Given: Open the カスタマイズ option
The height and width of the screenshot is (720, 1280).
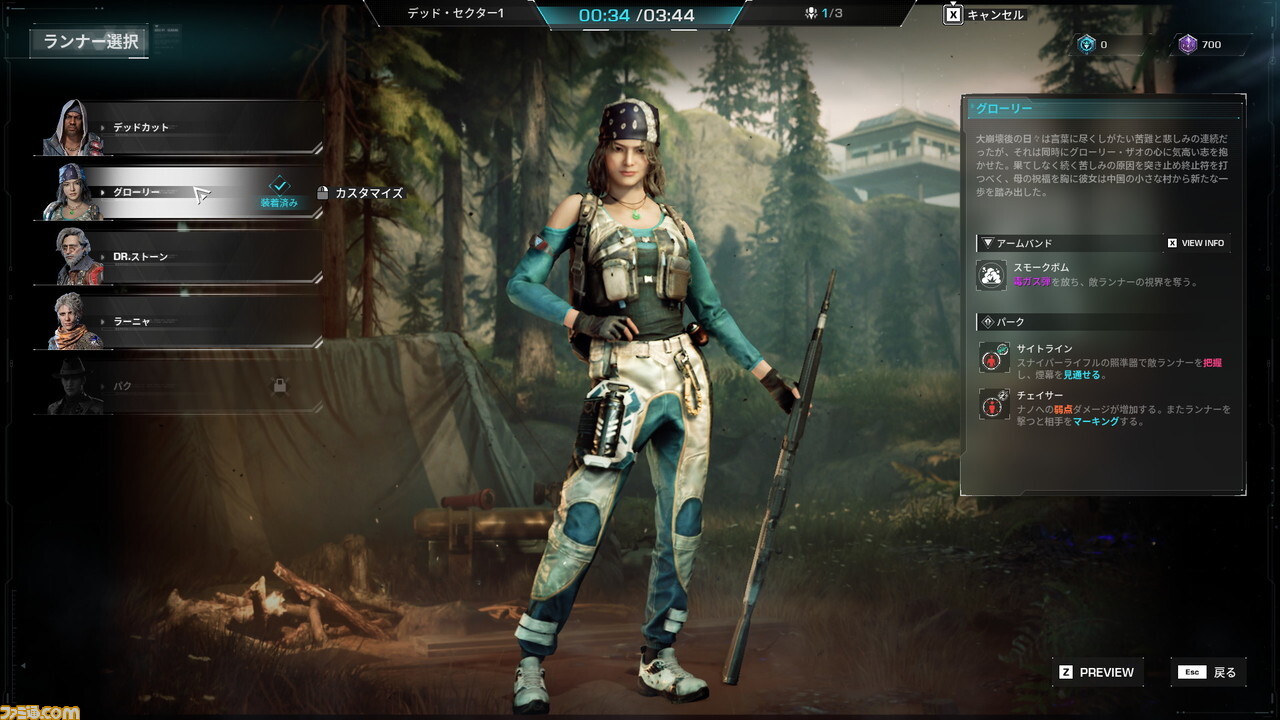Looking at the screenshot, I should coord(360,193).
